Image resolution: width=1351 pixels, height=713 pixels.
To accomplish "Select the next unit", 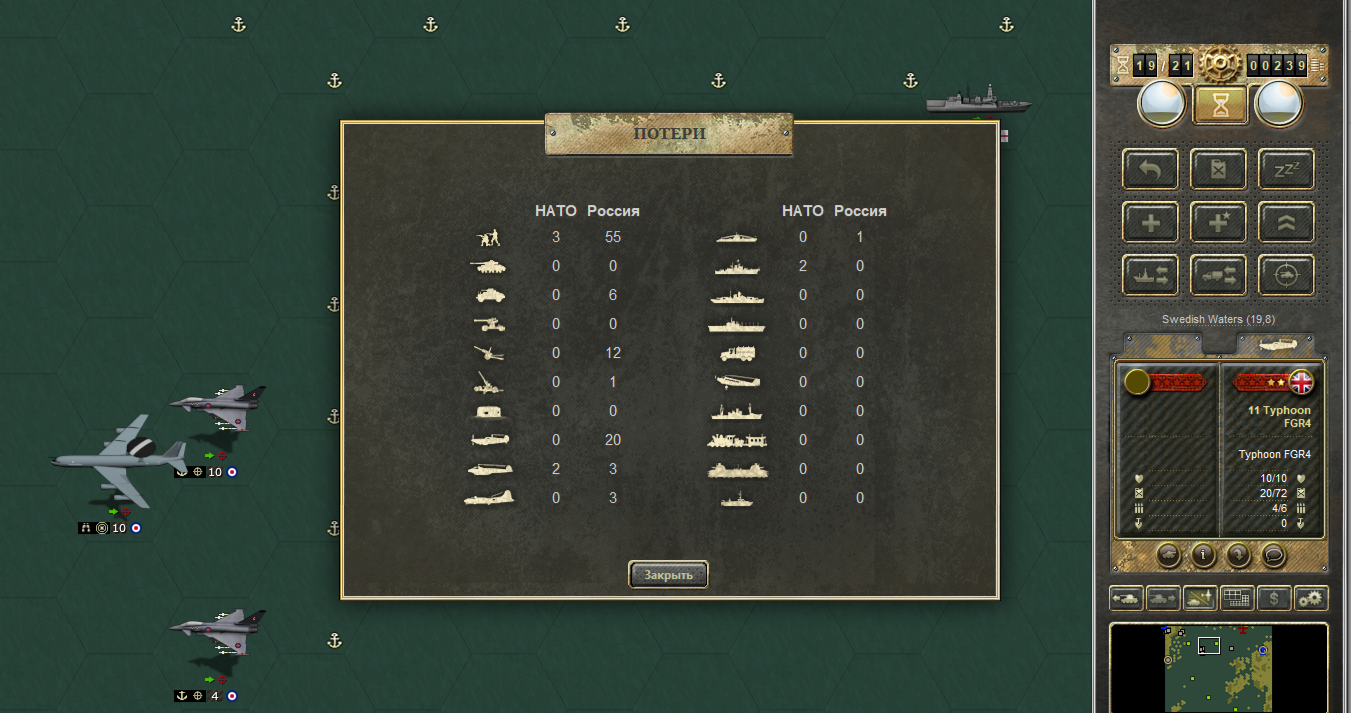I will 1162,598.
